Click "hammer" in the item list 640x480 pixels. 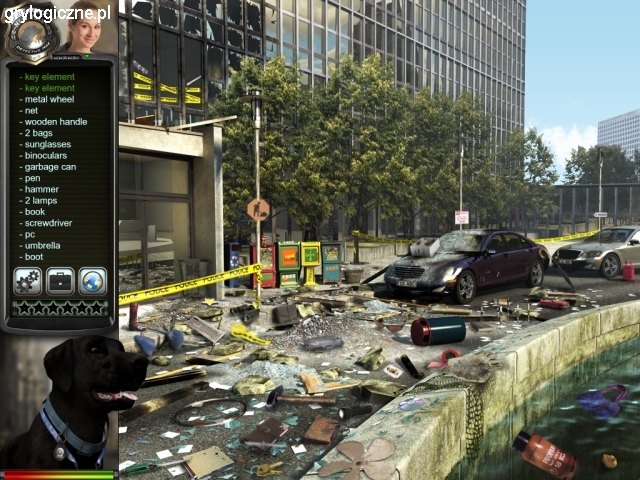(41, 189)
